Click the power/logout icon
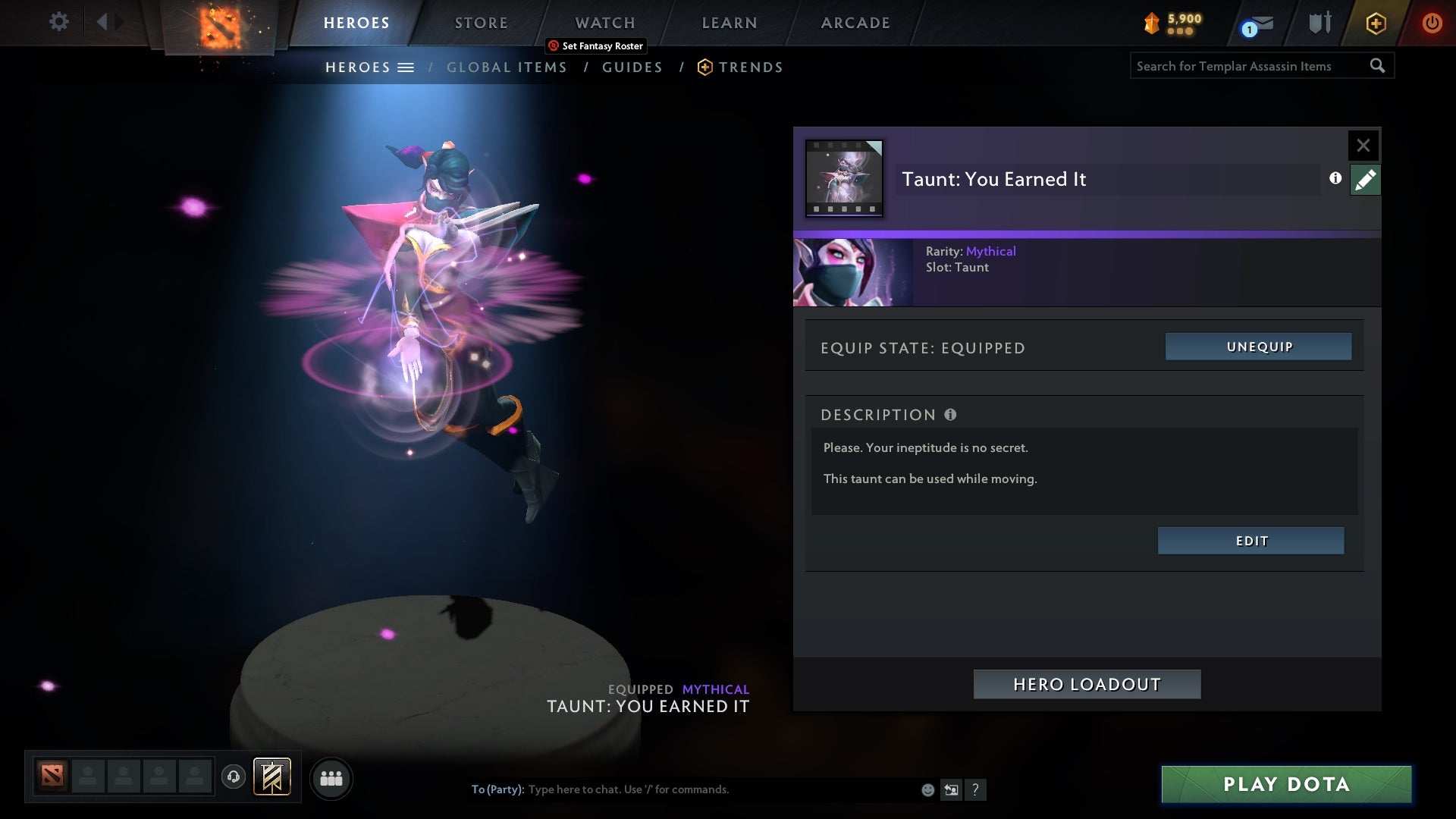 [1432, 23]
